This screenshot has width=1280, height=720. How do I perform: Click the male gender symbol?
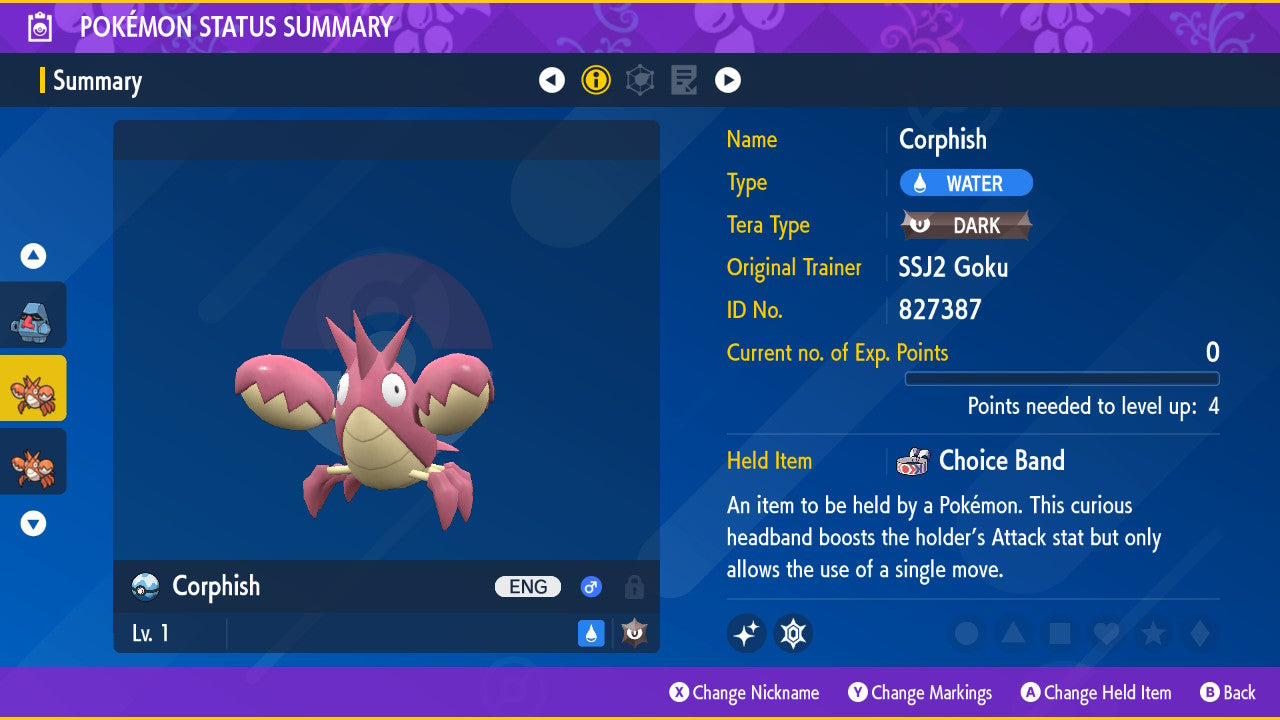(x=590, y=587)
